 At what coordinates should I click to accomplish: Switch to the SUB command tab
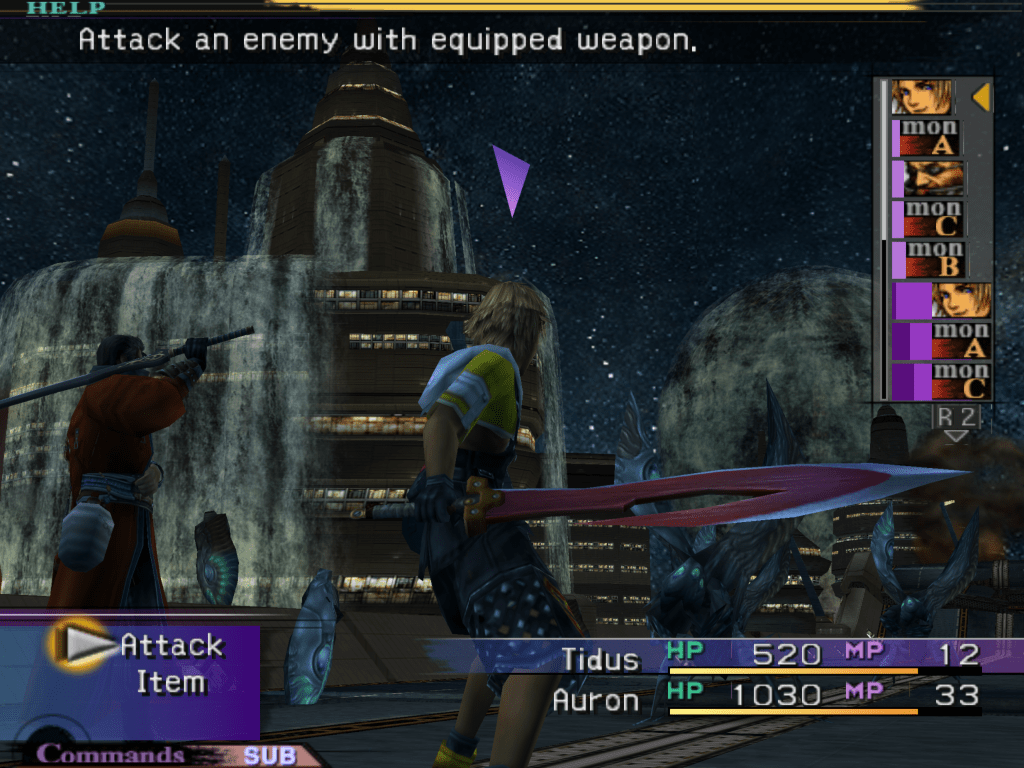pyautogui.click(x=269, y=756)
